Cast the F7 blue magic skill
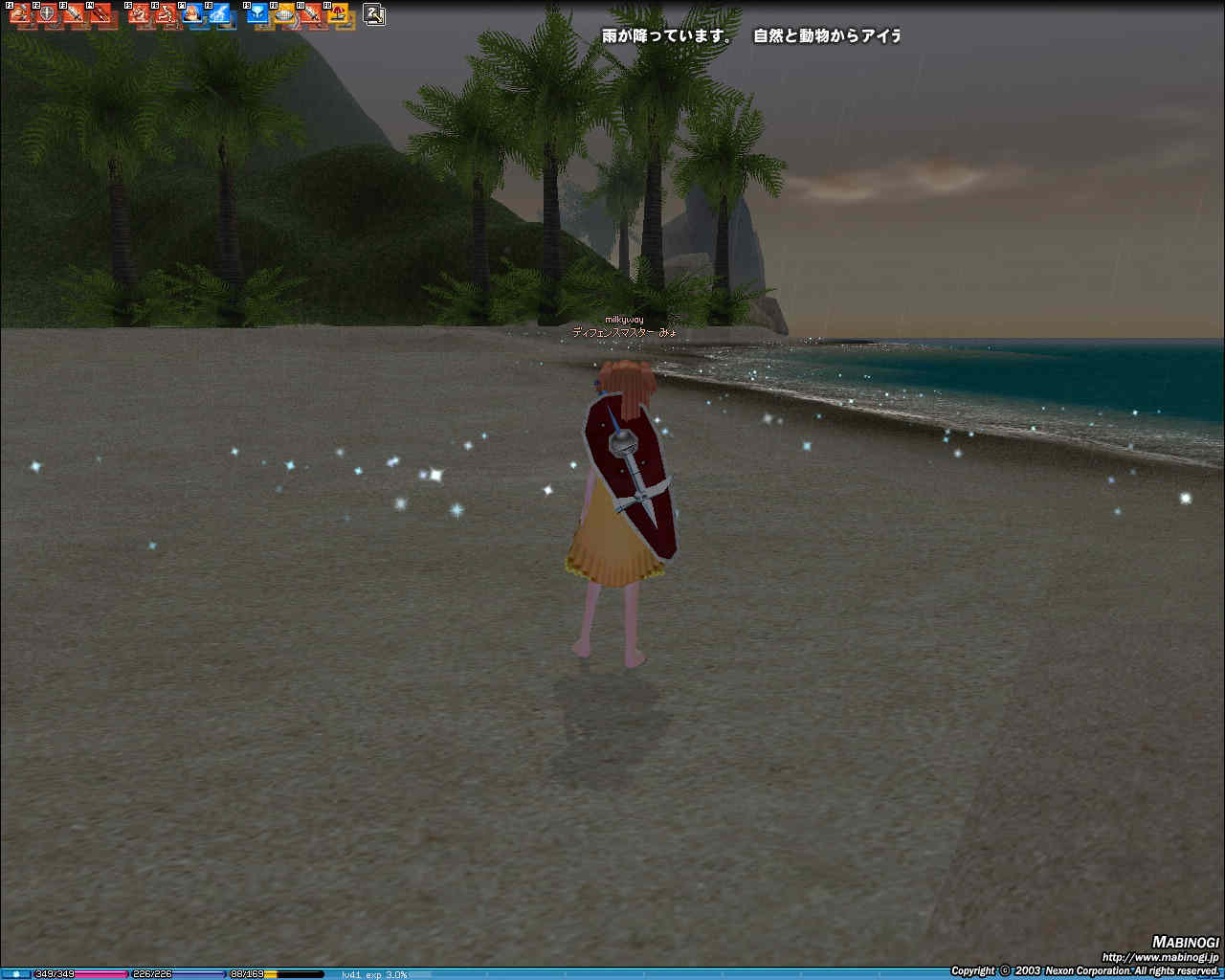 (192, 15)
